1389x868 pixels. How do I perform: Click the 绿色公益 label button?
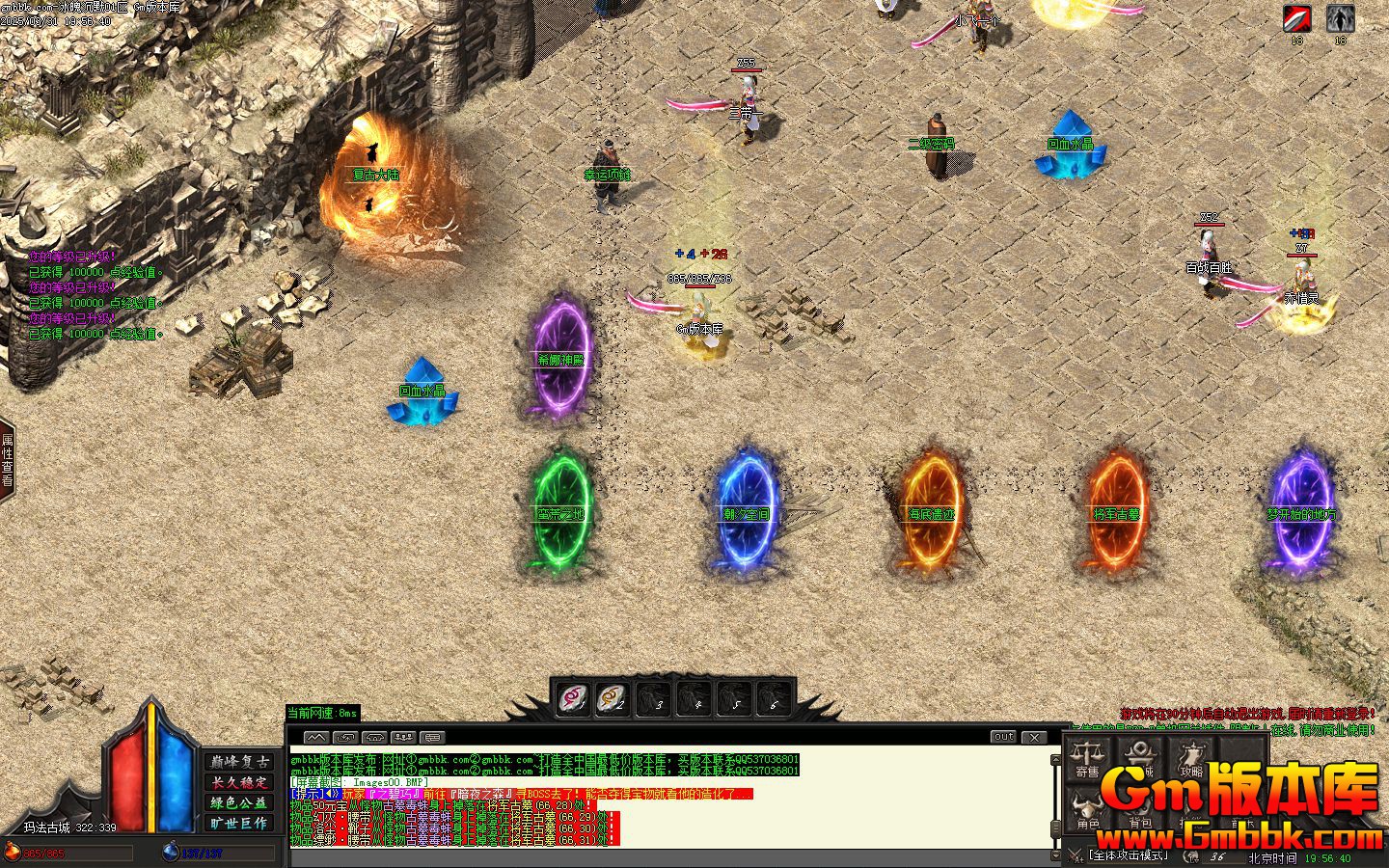[240, 802]
